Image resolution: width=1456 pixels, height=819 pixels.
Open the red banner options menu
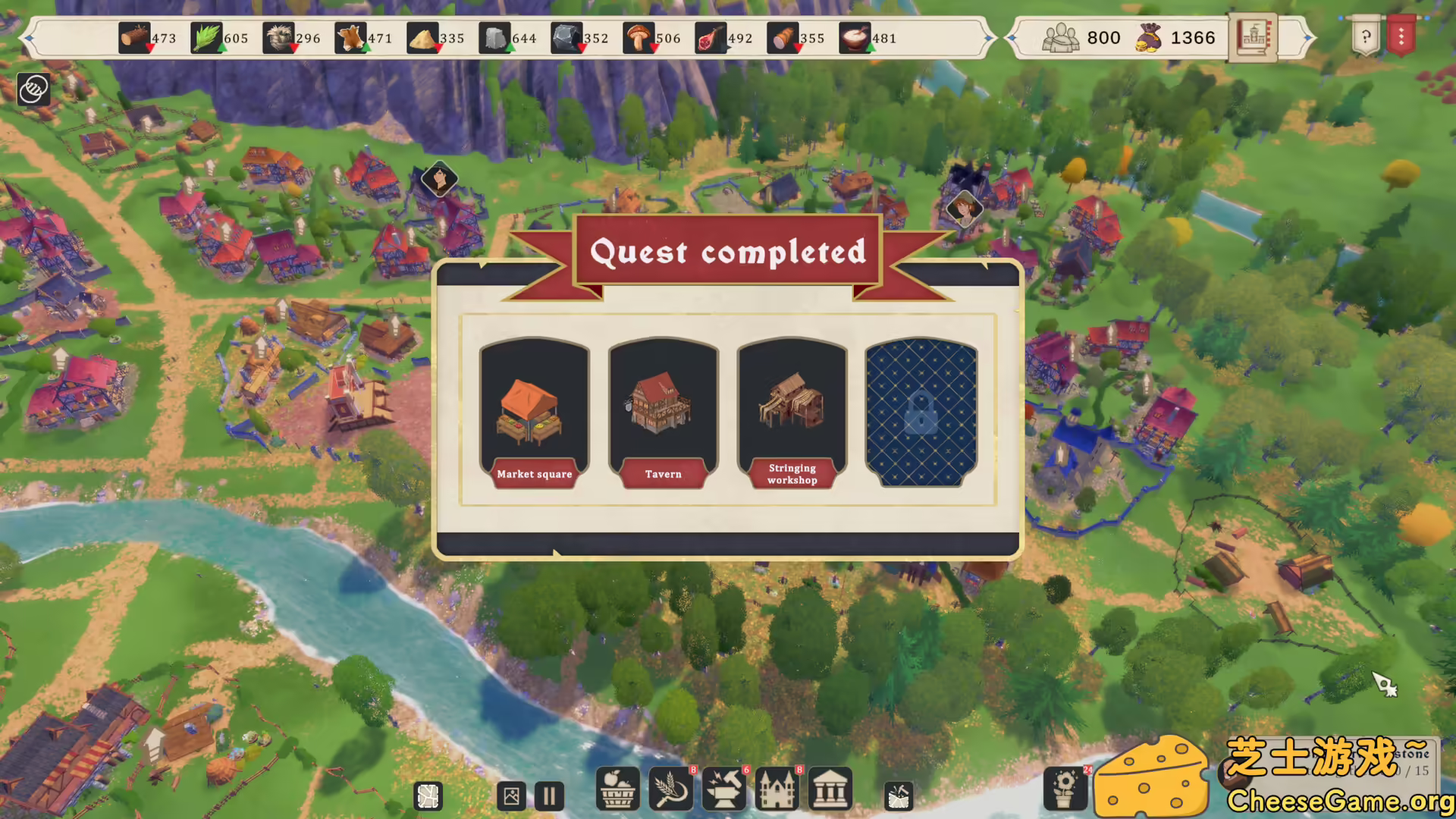pyautogui.click(x=1401, y=36)
